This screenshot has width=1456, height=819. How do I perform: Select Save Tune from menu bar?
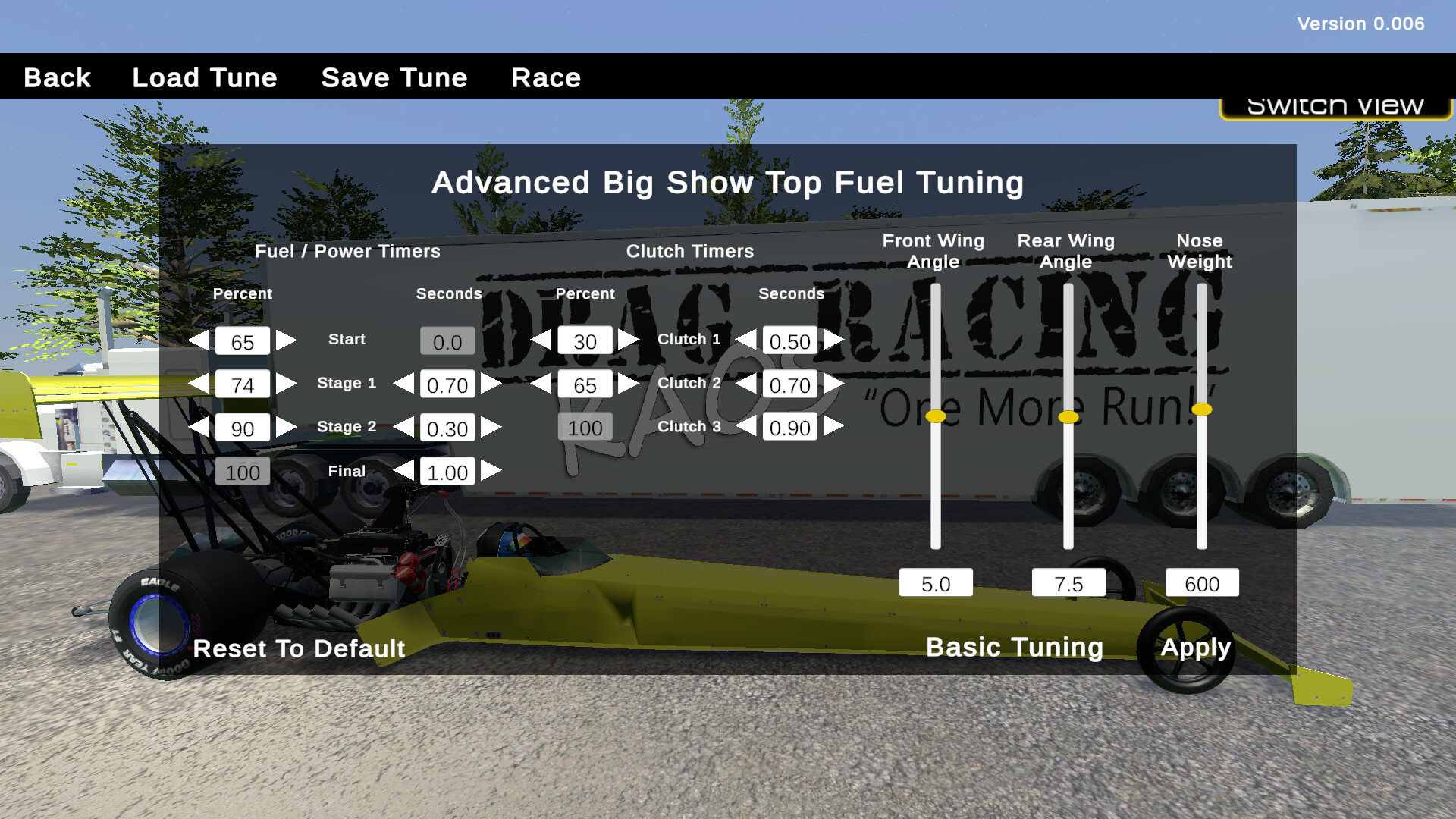(394, 77)
